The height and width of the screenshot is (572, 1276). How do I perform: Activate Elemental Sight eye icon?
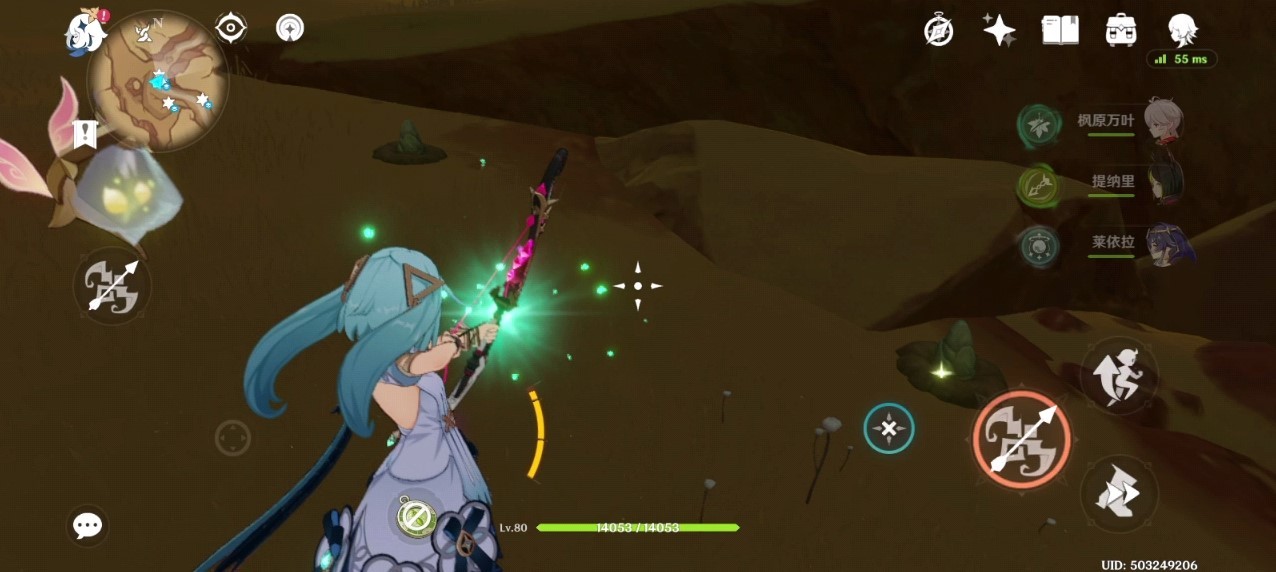[231, 28]
